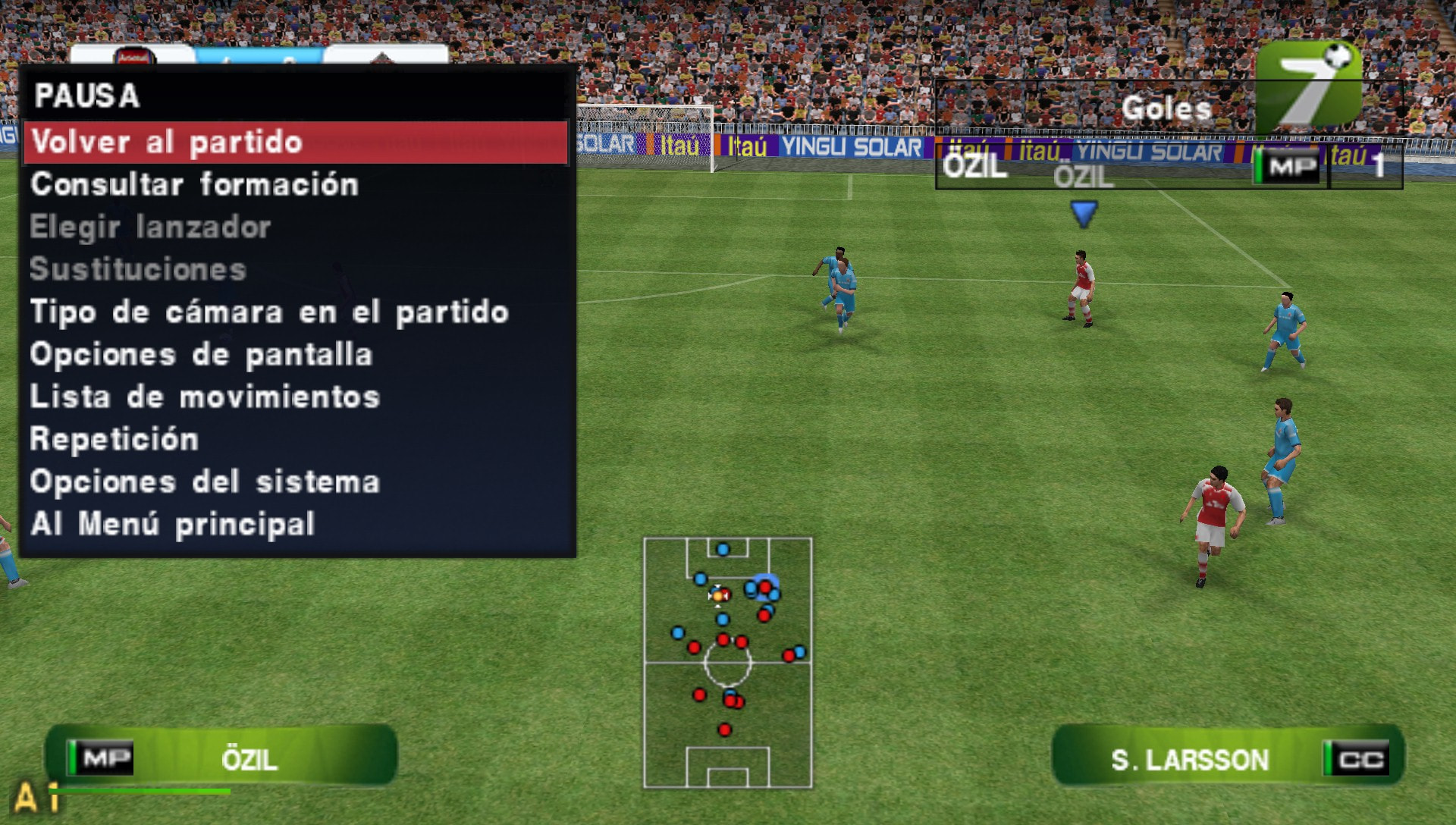The image size is (1456, 825).
Task: Open Tipo de cámara en el partido
Action: click(x=269, y=312)
